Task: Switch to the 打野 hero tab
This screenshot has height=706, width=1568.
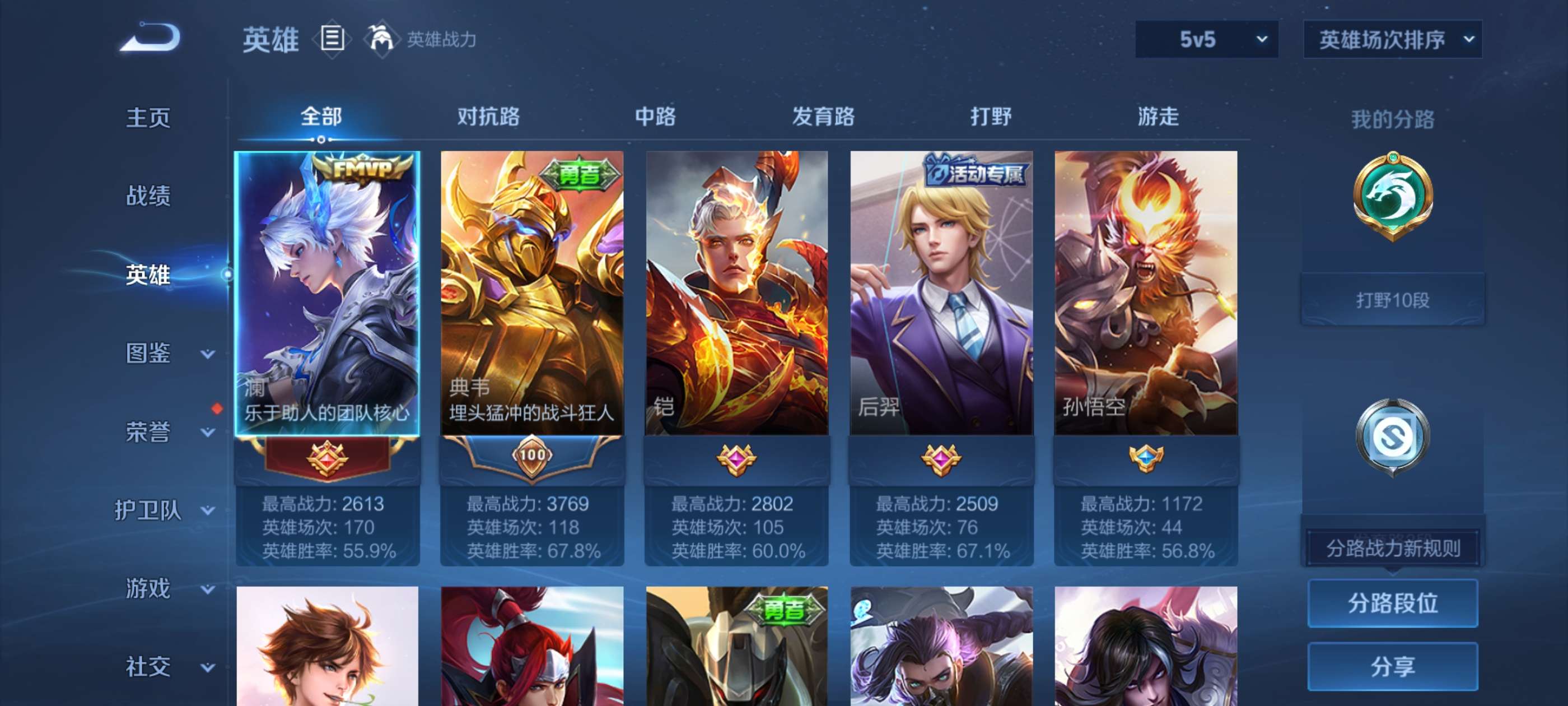Action: click(x=989, y=117)
